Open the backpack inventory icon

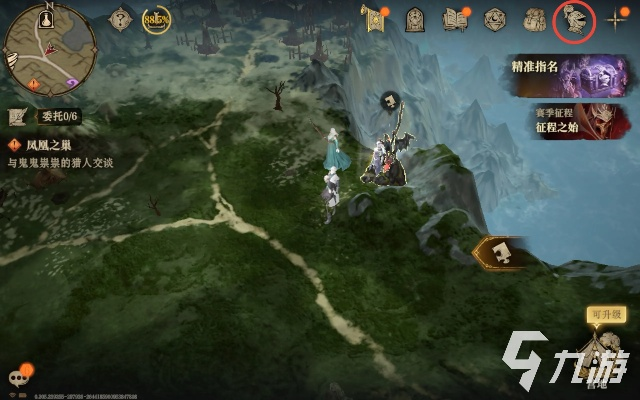[x=533, y=19]
